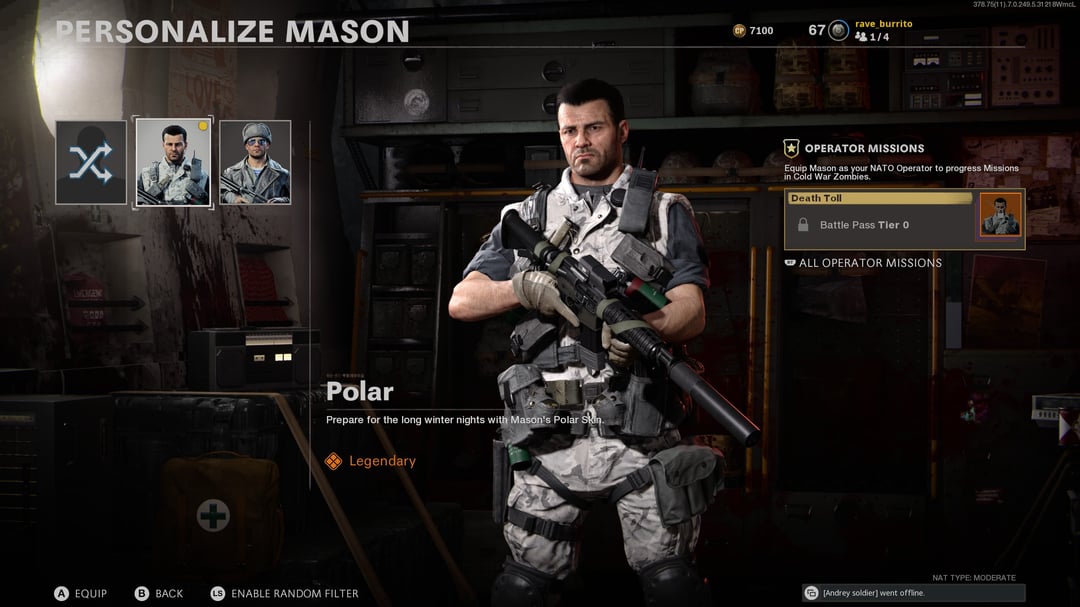Open the COD Points balance
Screen dimensions: 1080x607
[753, 31]
